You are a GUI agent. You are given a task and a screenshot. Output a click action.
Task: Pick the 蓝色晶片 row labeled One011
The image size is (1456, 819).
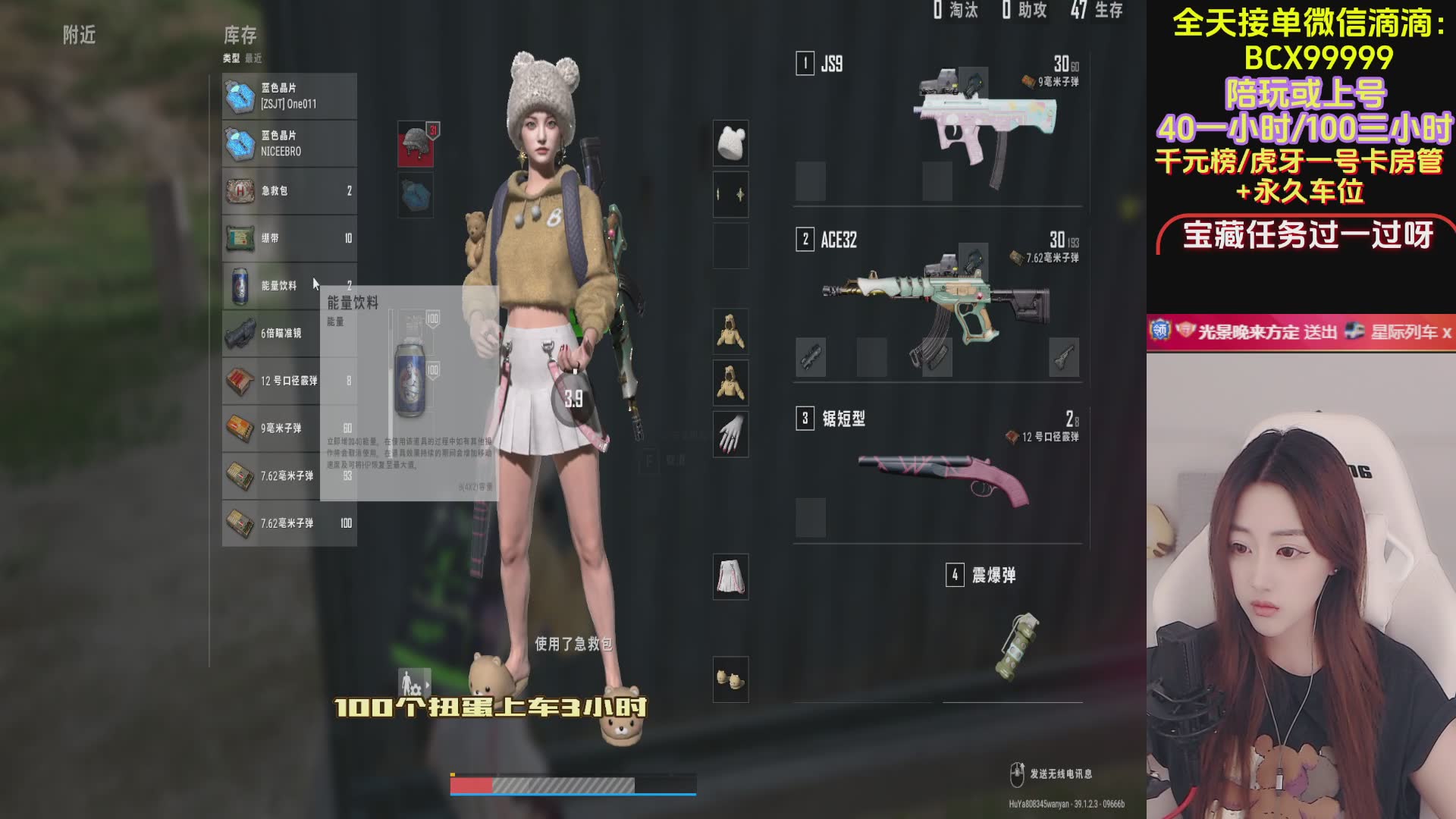289,96
